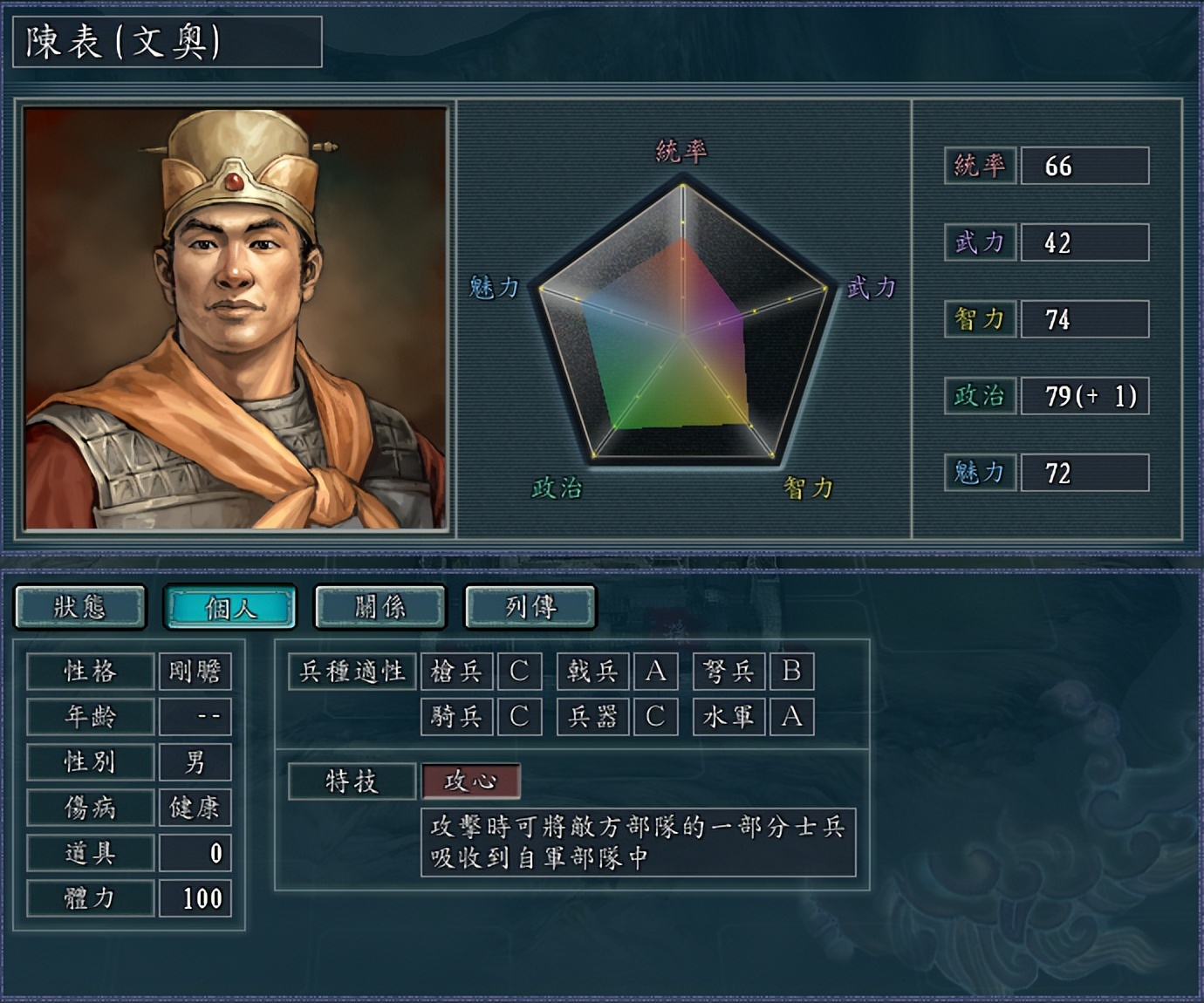Click the 體力 stamina value of 100
This screenshot has width=1204, height=1003.
pyautogui.click(x=196, y=898)
